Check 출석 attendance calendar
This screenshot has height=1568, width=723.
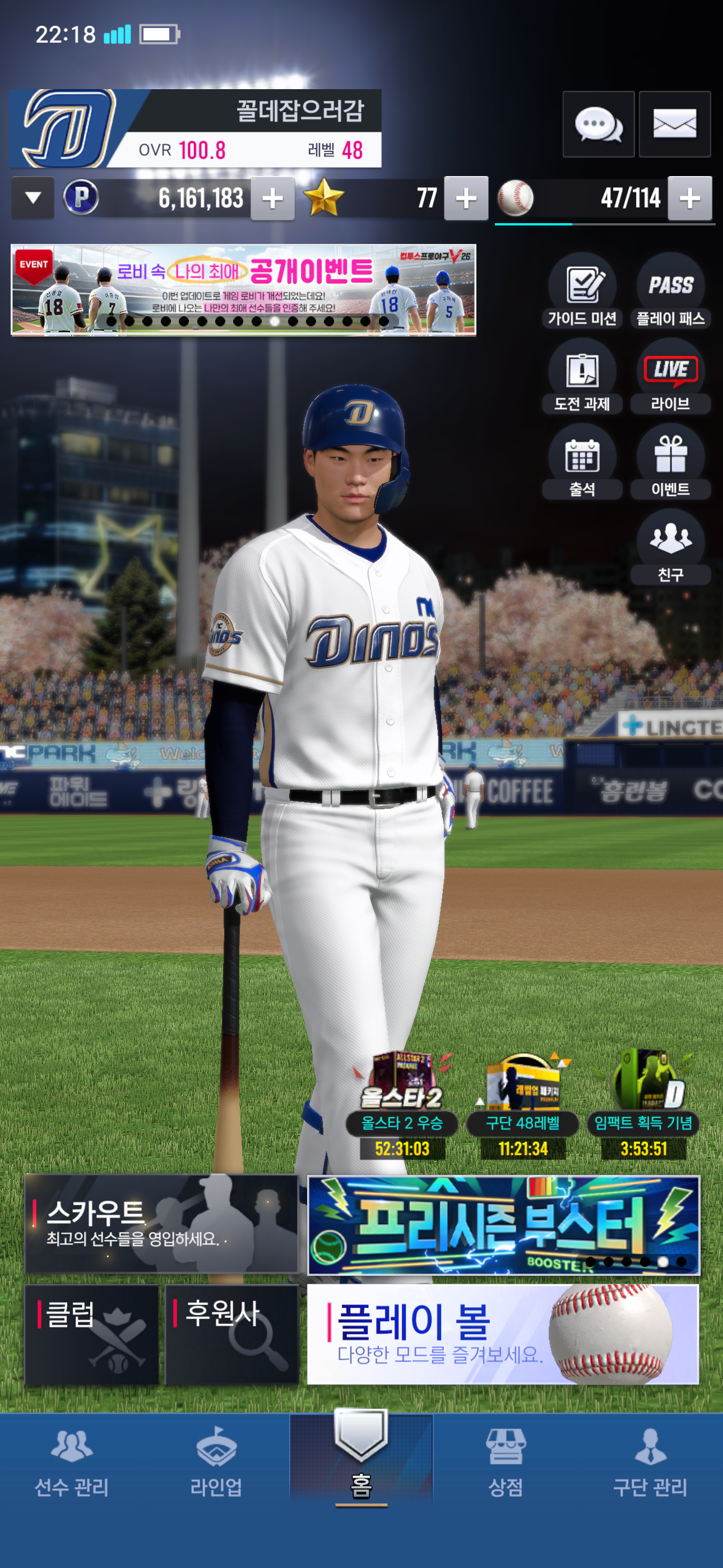point(582,463)
